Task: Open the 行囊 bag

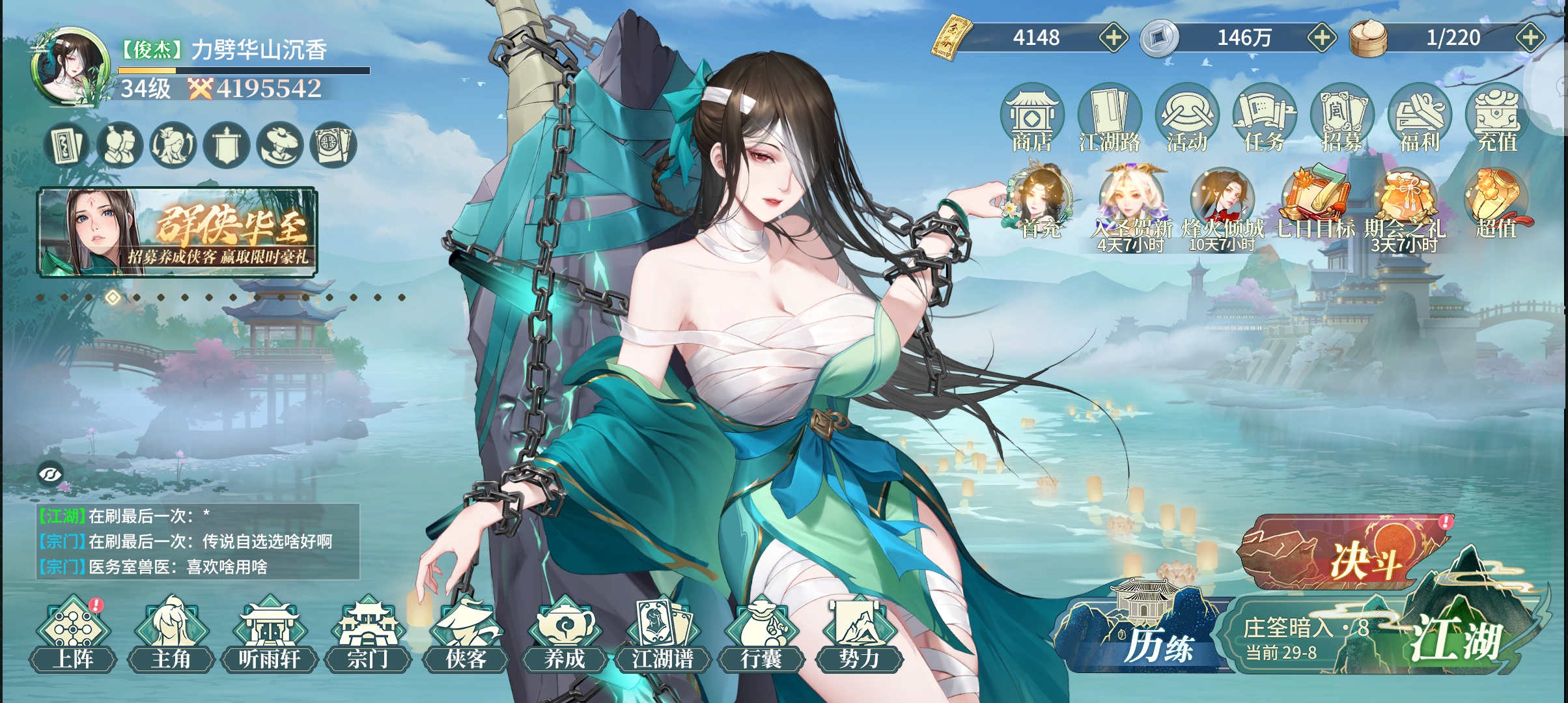Action: (761, 636)
